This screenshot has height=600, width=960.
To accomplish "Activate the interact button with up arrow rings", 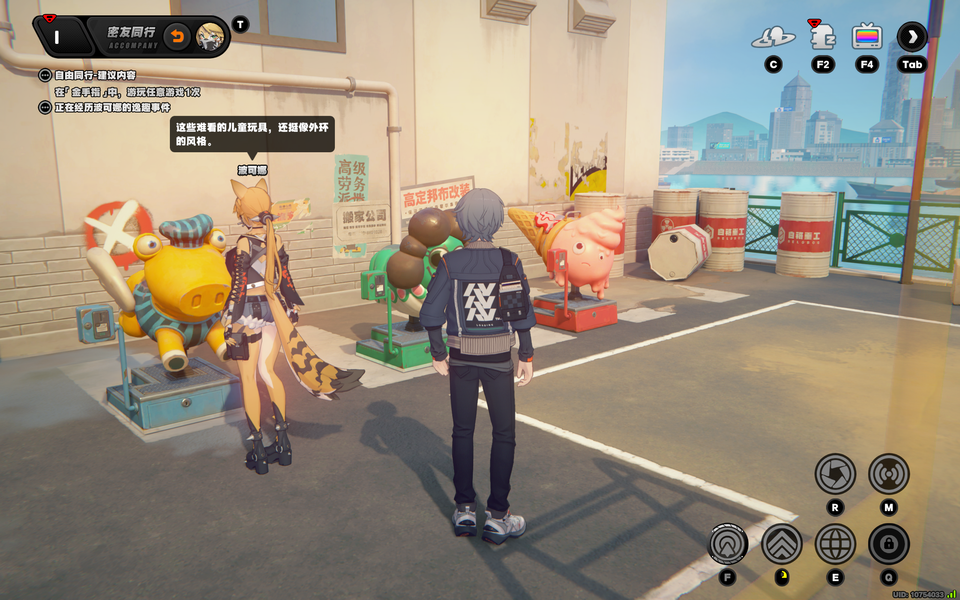I will [x=728, y=544].
